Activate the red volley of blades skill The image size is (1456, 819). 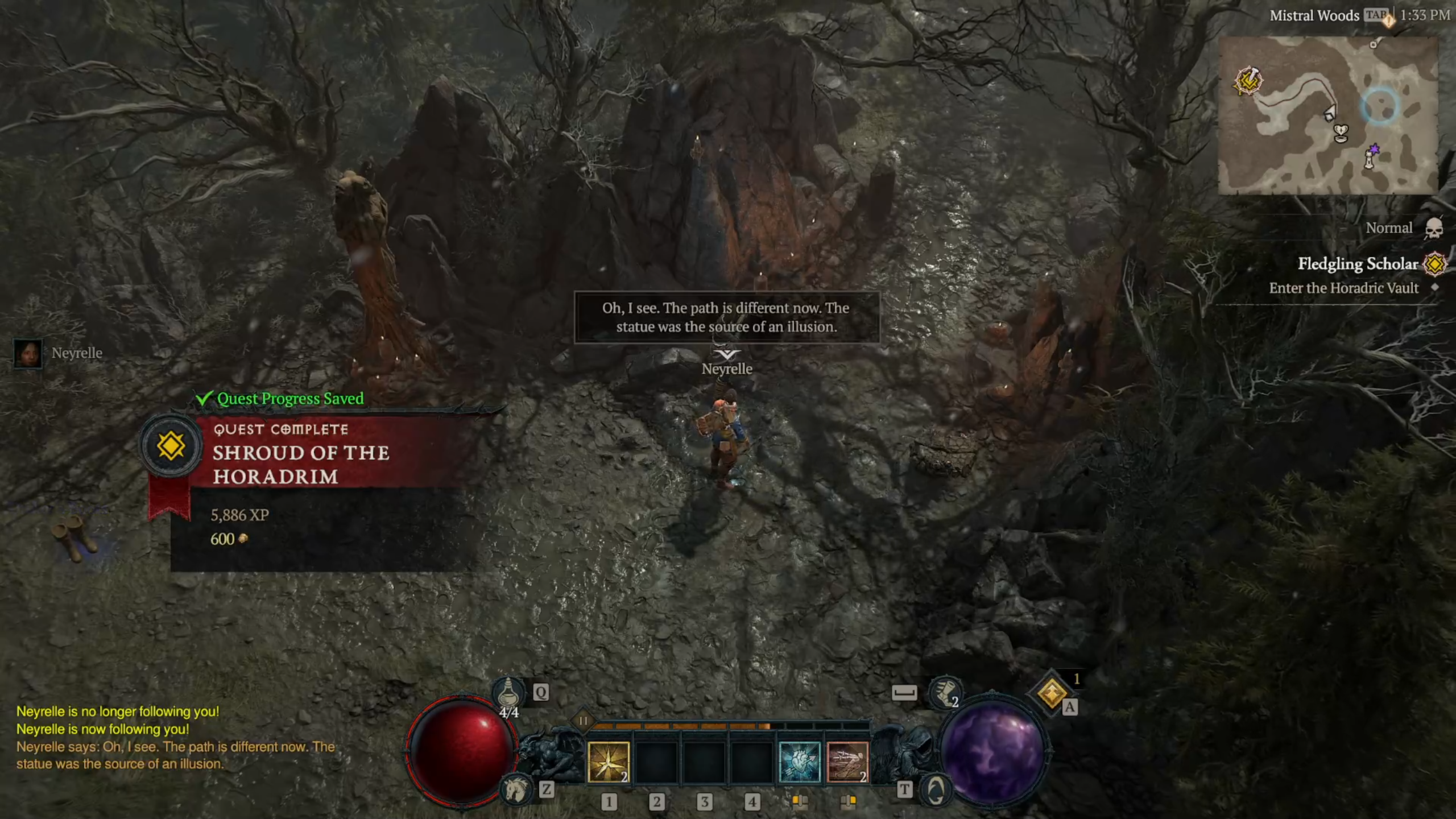847,762
